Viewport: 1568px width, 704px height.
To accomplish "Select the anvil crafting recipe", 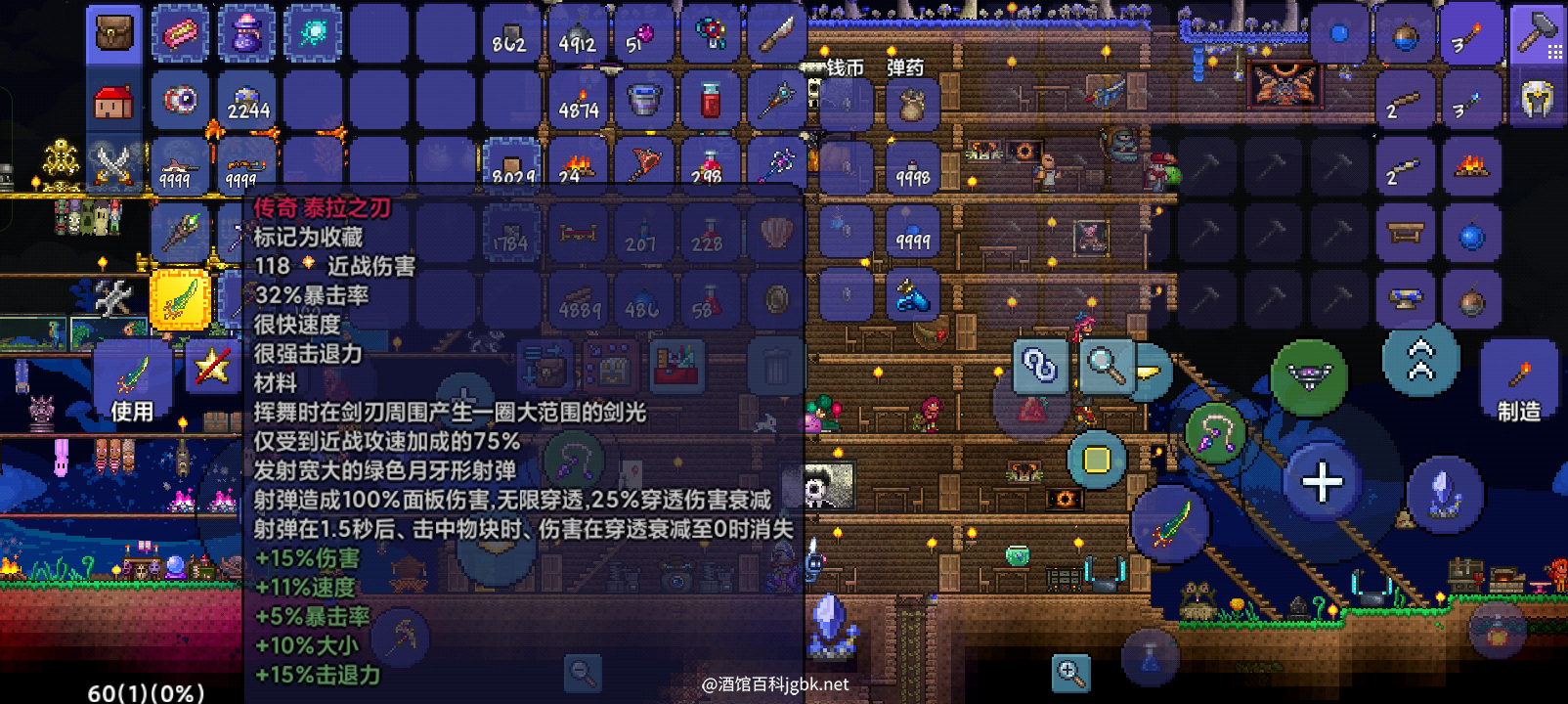I will click(1405, 298).
